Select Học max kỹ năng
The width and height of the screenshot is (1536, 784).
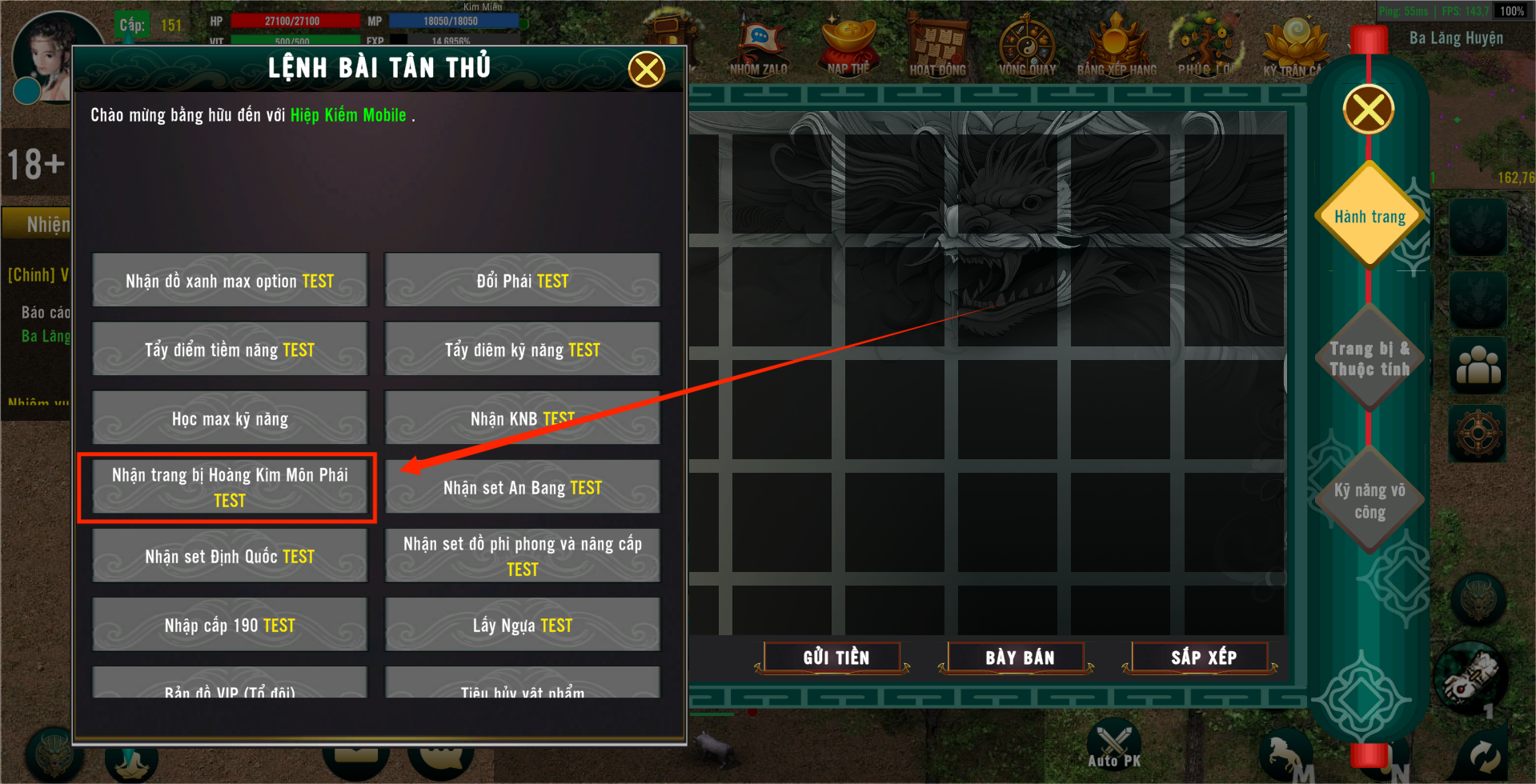pyautogui.click(x=230, y=418)
